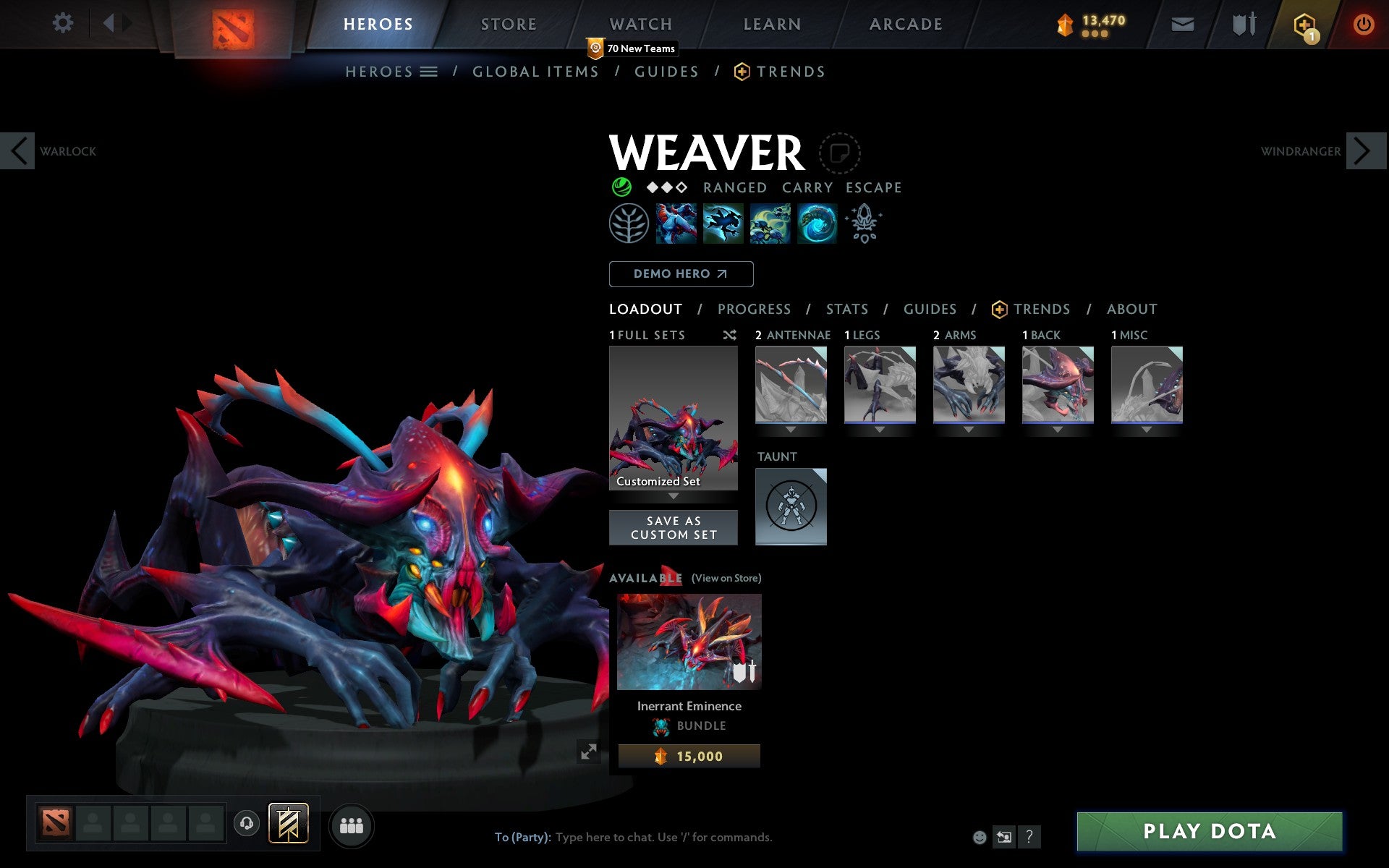The image size is (1389, 868).
Task: Expand the Back item slot chevron
Action: point(1058,427)
